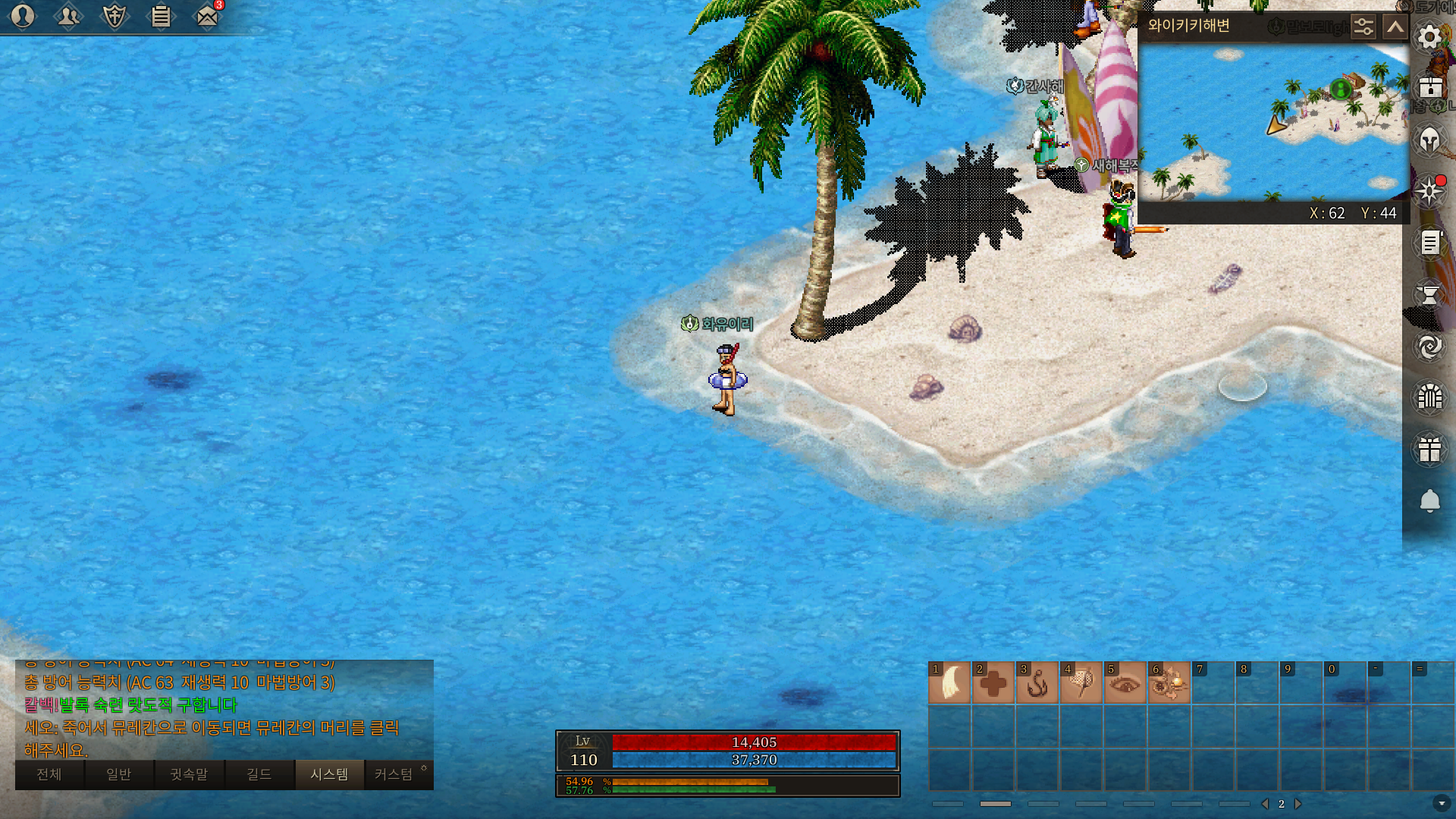Open the gift box rewards icon
The width and height of the screenshot is (1456, 819).
click(x=1429, y=449)
